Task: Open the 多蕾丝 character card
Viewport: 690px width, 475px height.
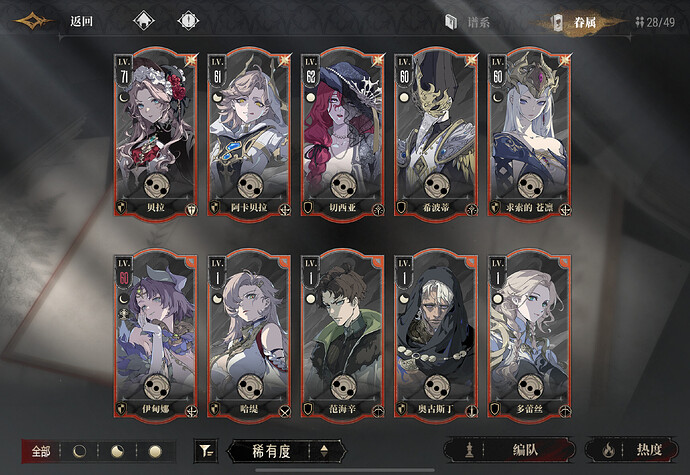Action: tap(530, 334)
